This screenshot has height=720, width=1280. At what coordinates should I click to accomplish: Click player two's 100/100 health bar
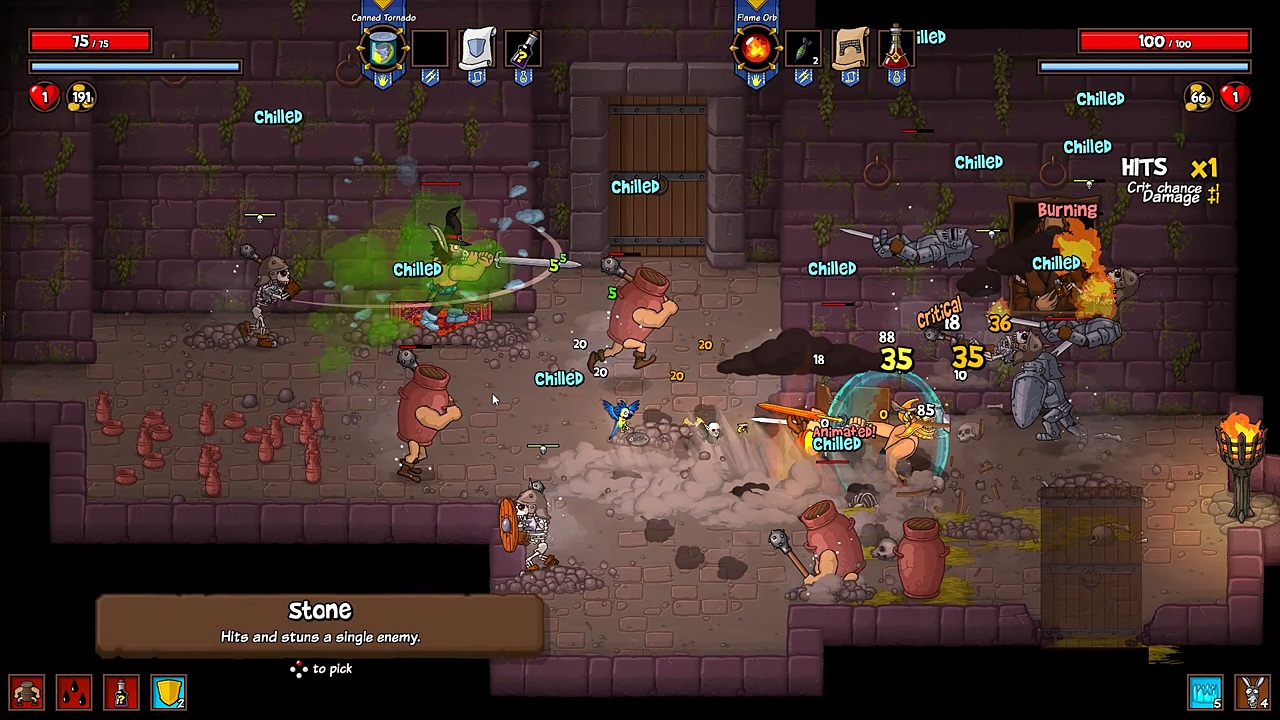[x=1163, y=41]
